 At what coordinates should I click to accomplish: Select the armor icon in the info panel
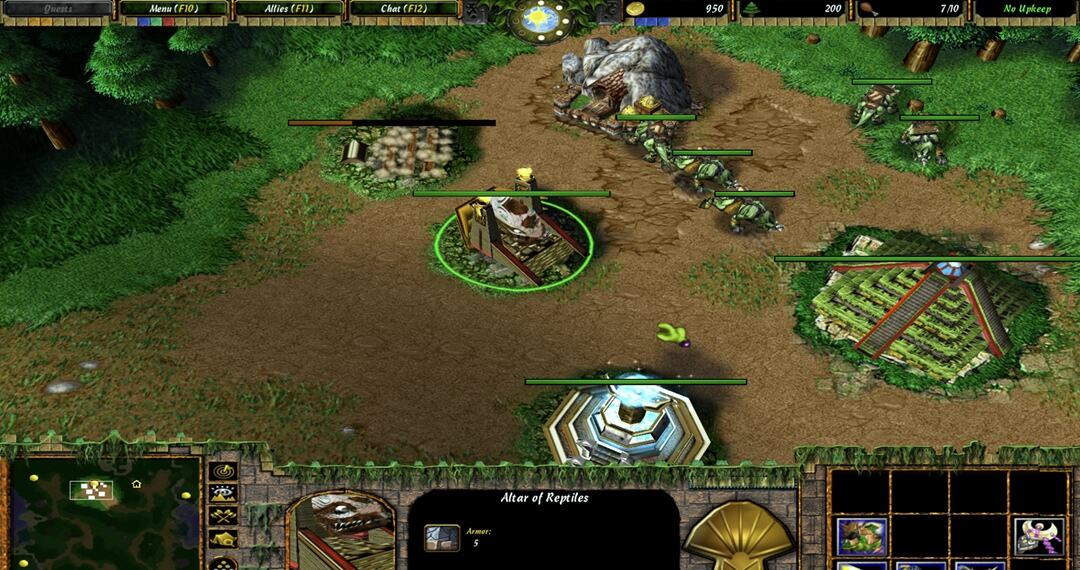(x=442, y=538)
